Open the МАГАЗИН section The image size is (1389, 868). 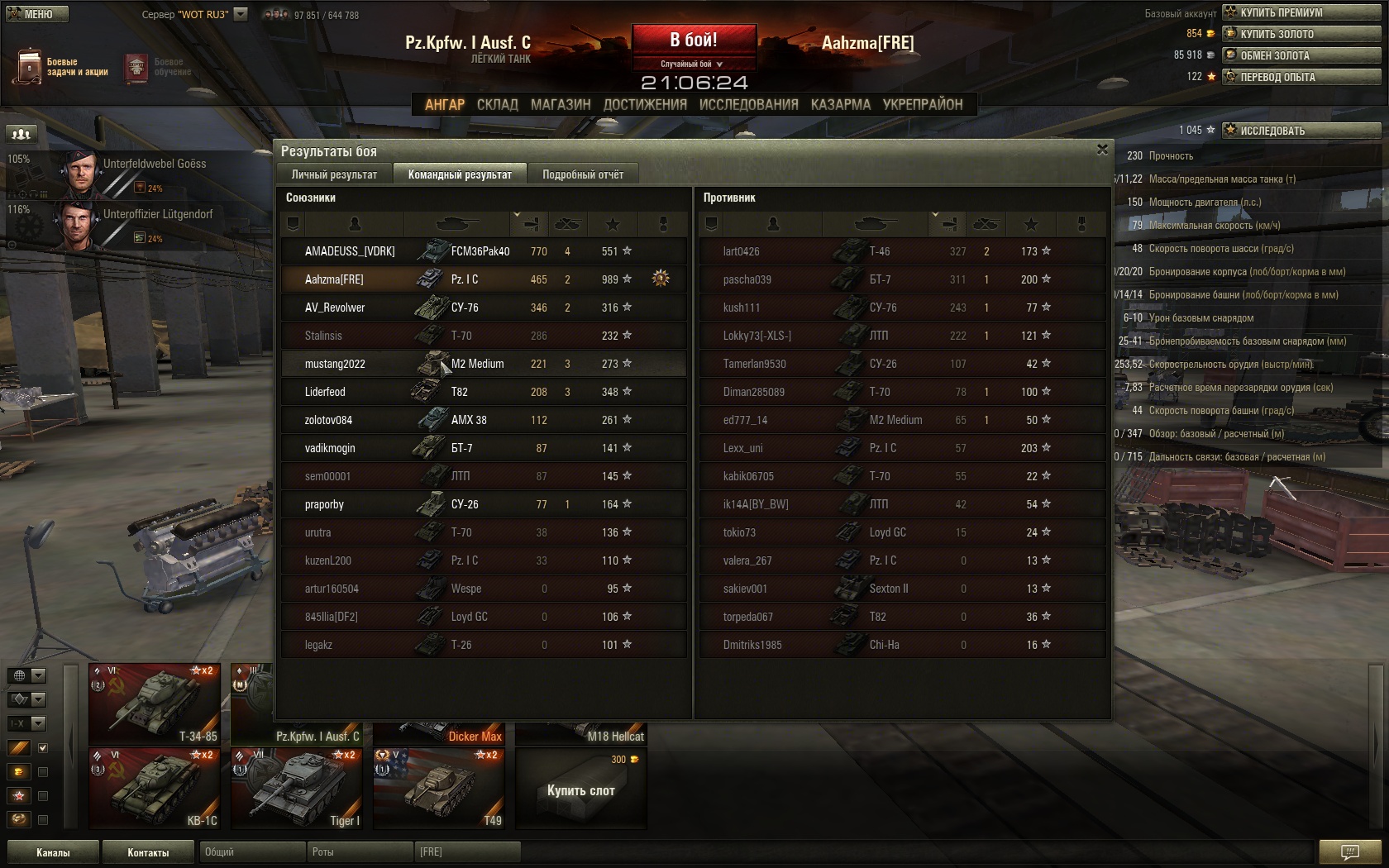point(561,104)
